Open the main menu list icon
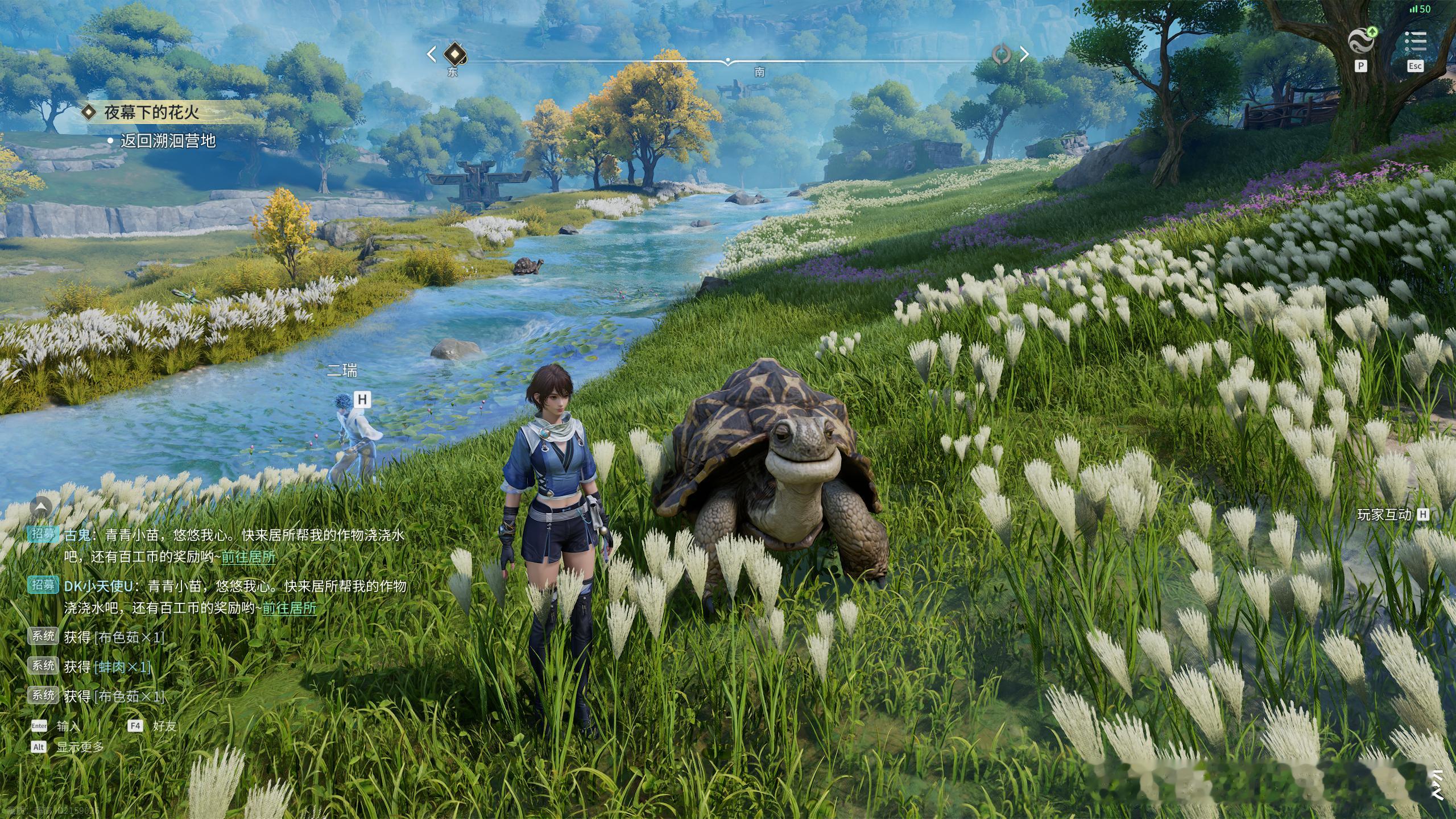This screenshot has height=819, width=1456. point(1415,41)
